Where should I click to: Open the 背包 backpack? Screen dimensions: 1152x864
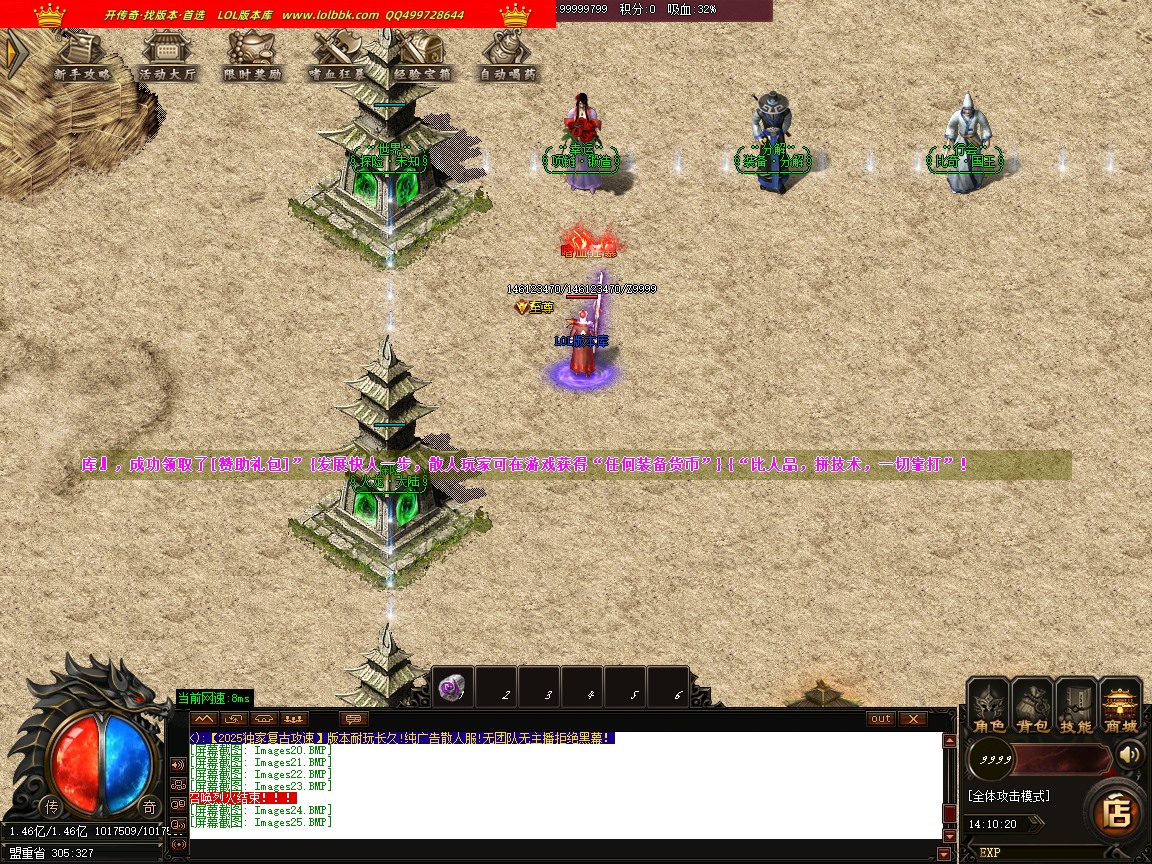tap(1033, 706)
